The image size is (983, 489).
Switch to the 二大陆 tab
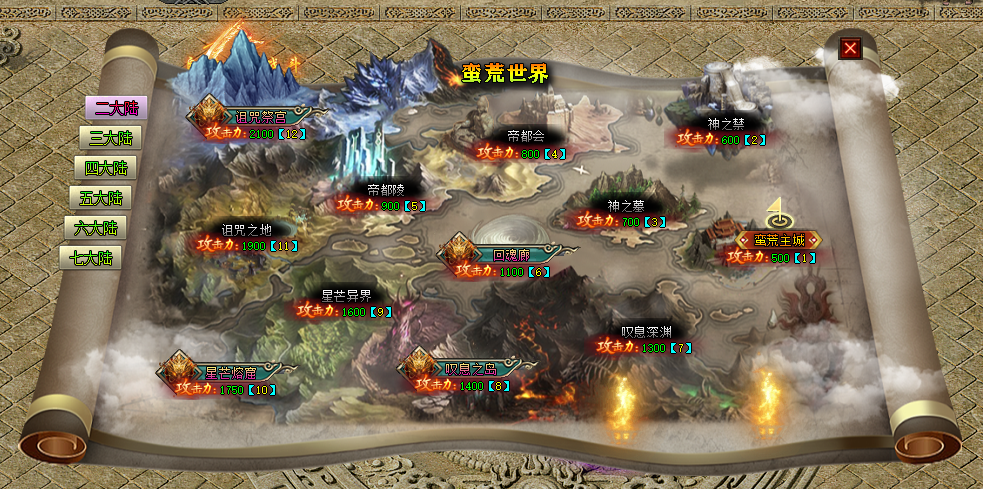(x=115, y=109)
